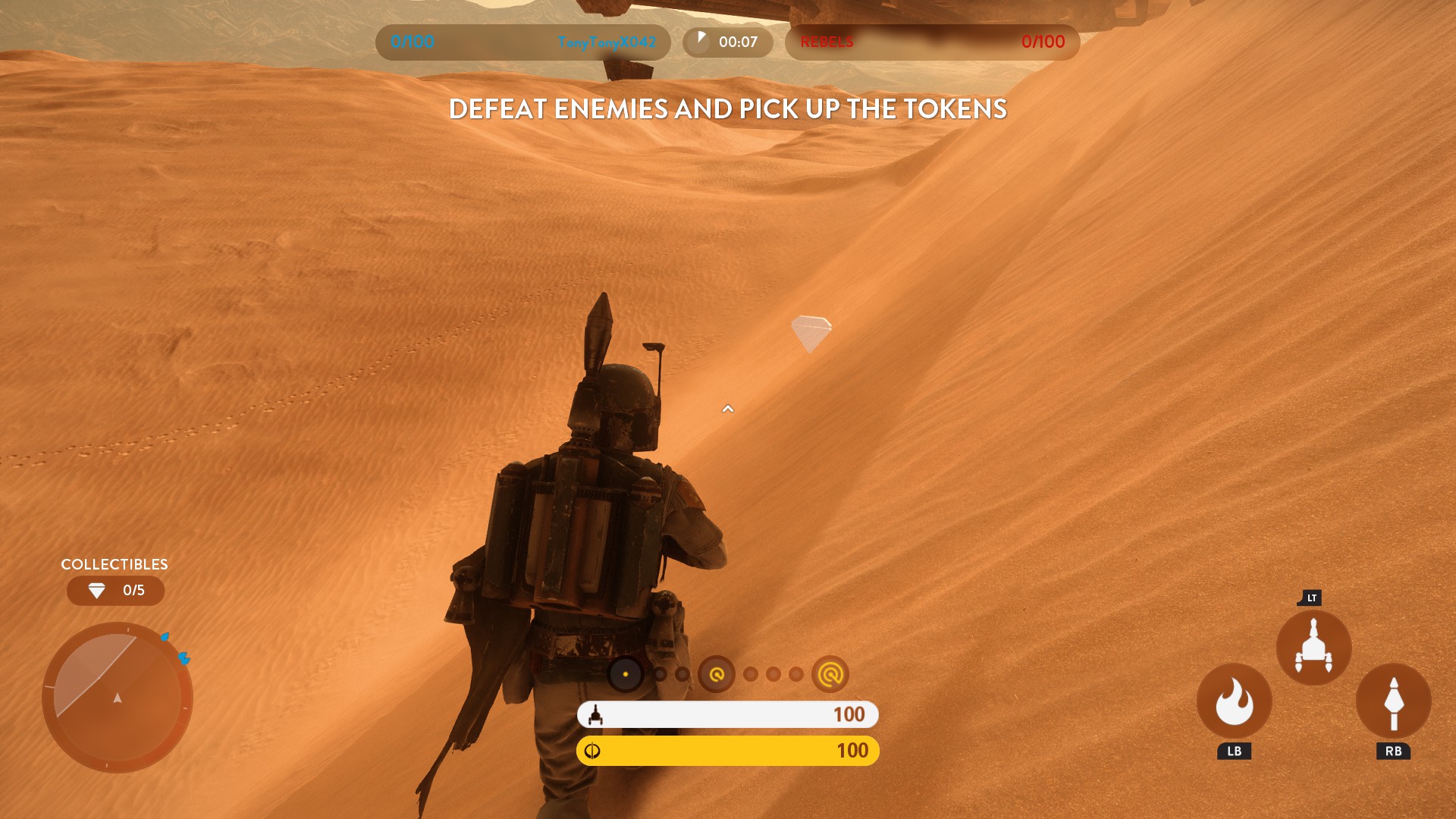Select the collectibles diamond counter
The height and width of the screenshot is (819, 1456).
coord(115,591)
